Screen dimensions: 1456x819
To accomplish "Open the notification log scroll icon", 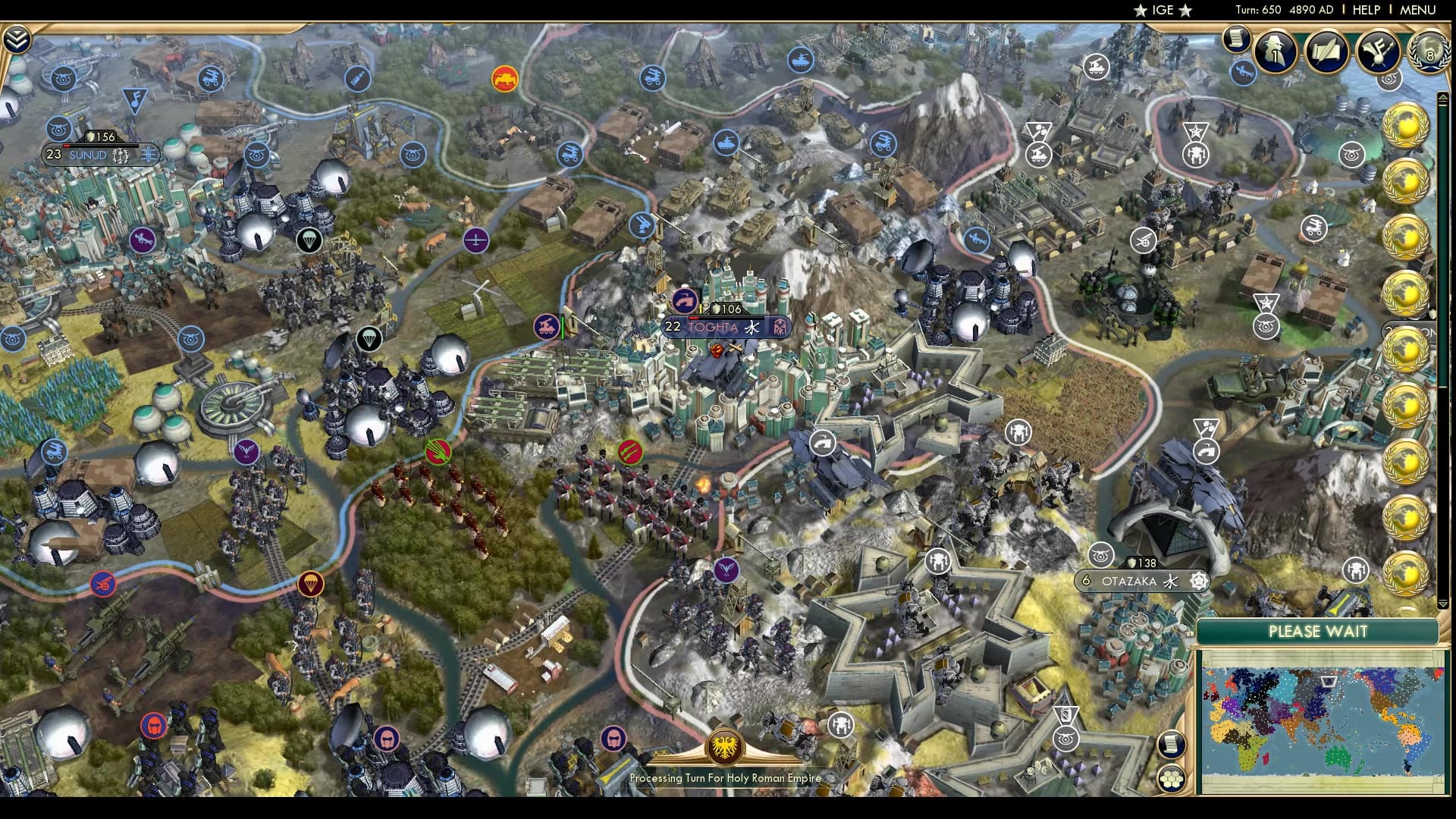I will pyautogui.click(x=1239, y=38).
